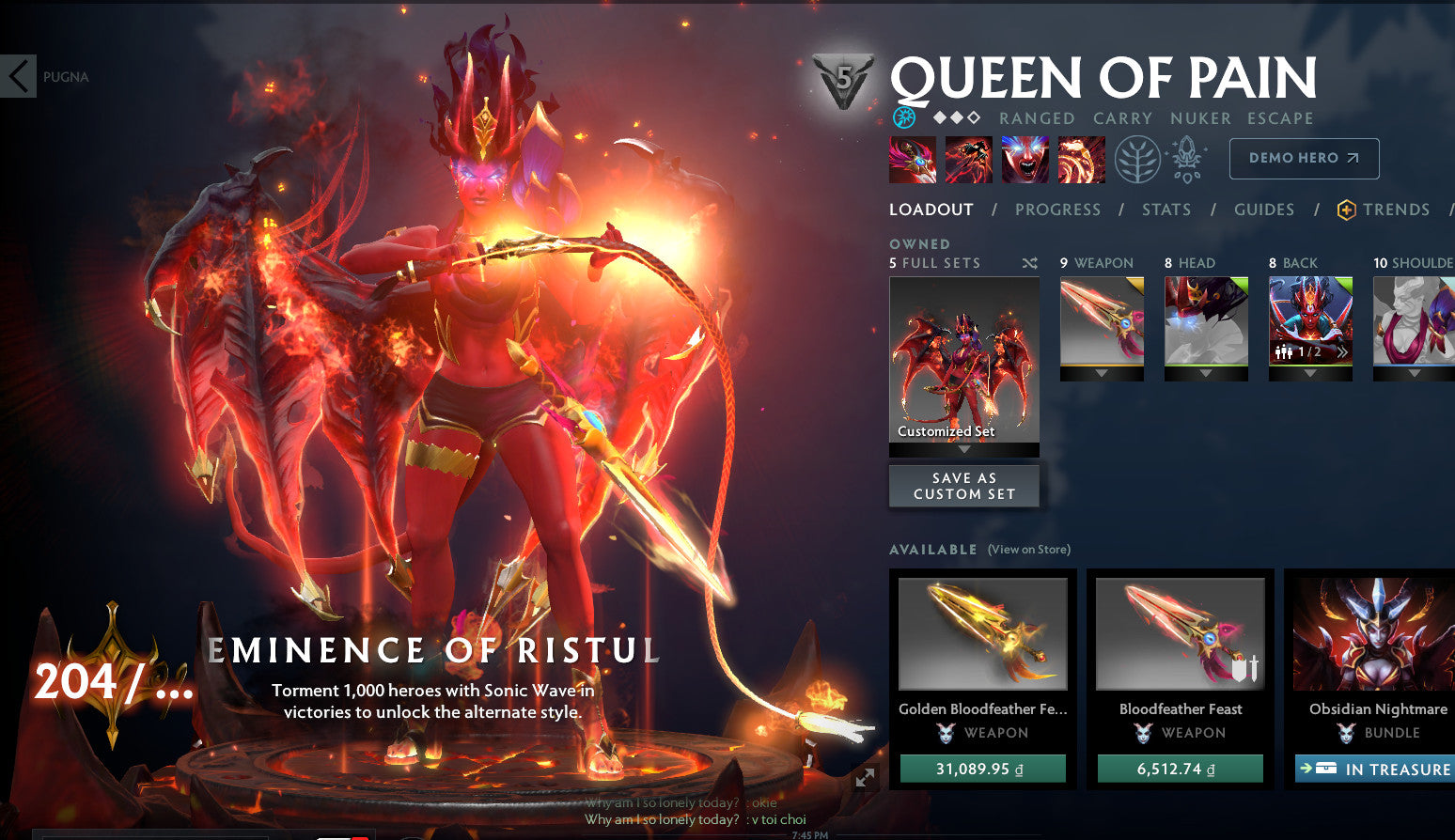Open the Customized Set dropdown
Image resolution: width=1455 pixels, height=840 pixels.
point(963,450)
